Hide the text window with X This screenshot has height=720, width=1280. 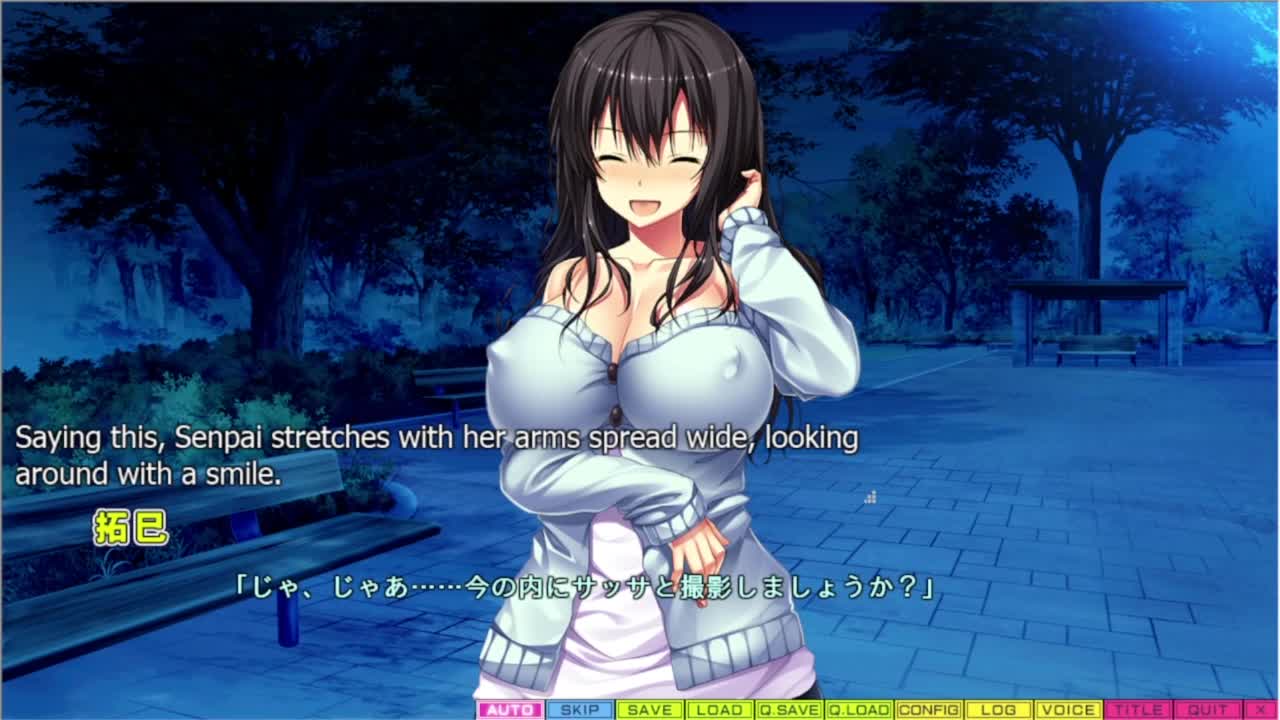coord(1259,710)
